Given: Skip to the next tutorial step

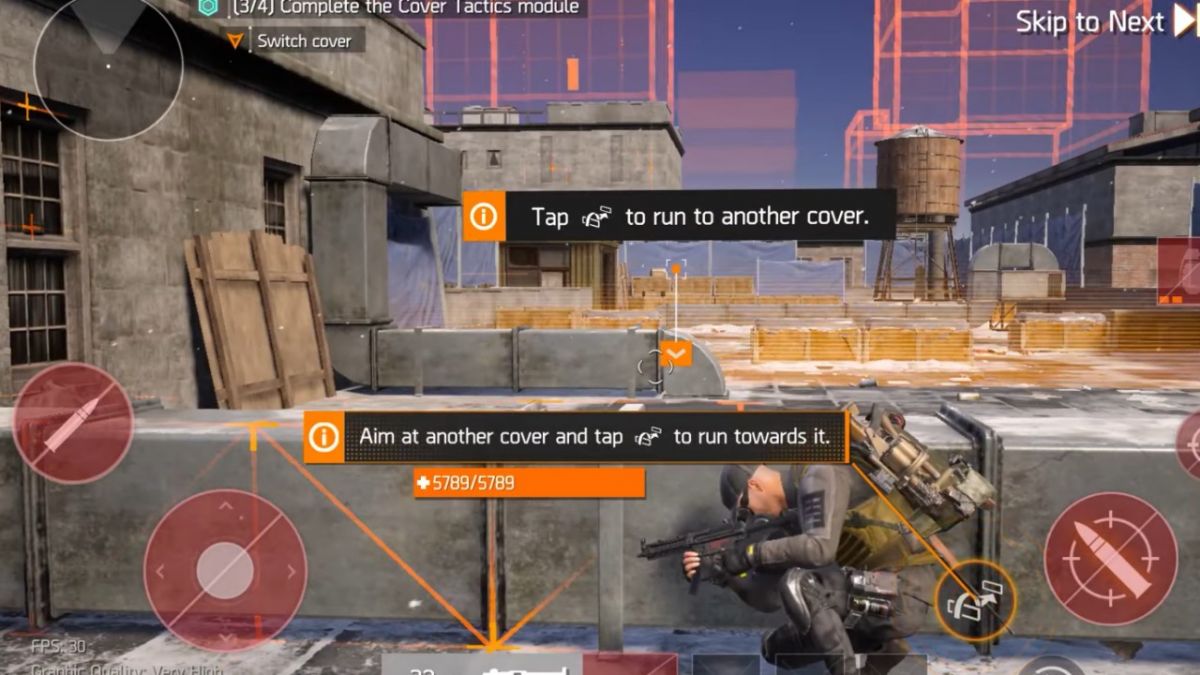Looking at the screenshot, I should pos(1104,22).
